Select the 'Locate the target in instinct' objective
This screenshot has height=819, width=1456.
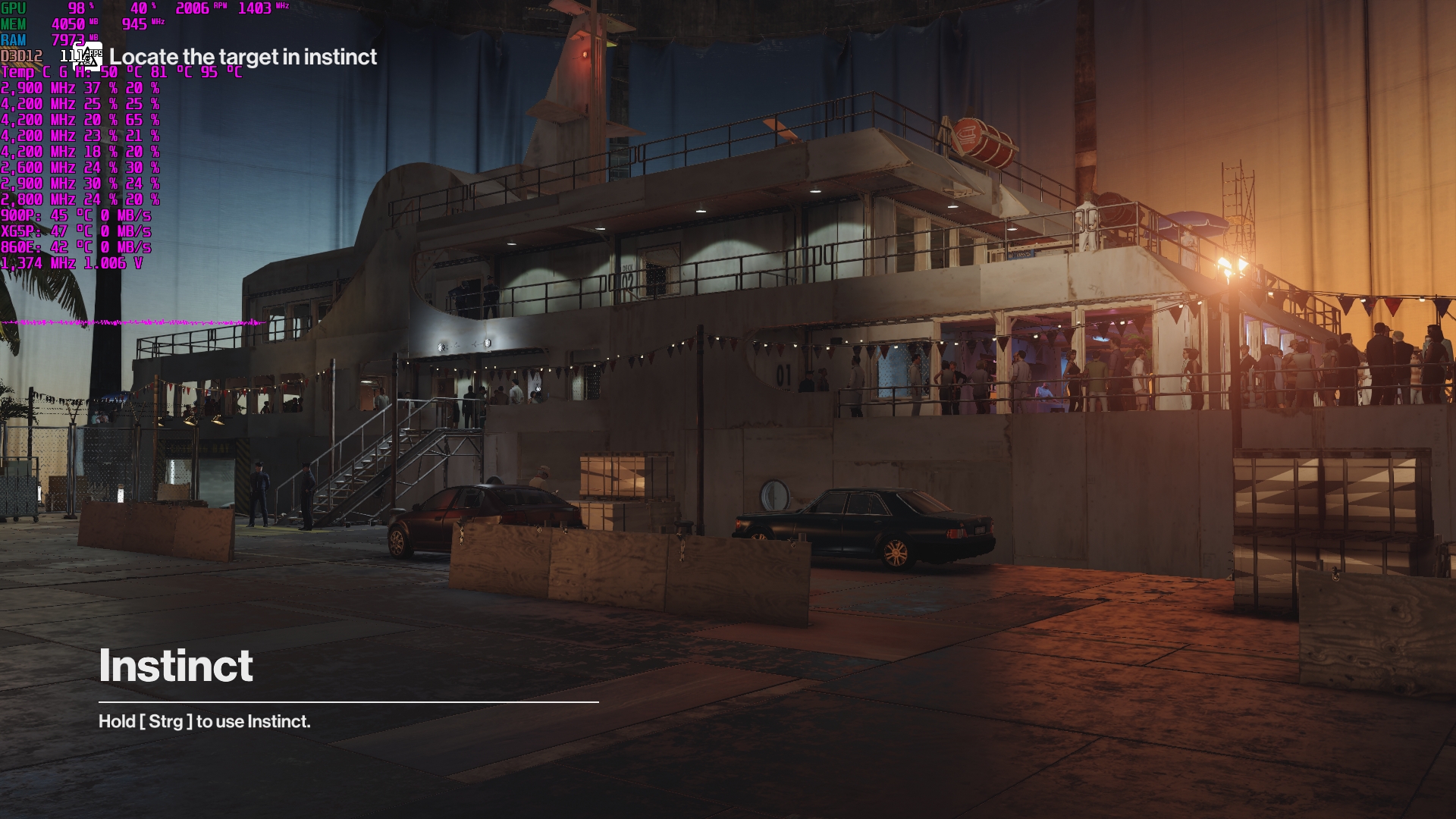(x=243, y=57)
